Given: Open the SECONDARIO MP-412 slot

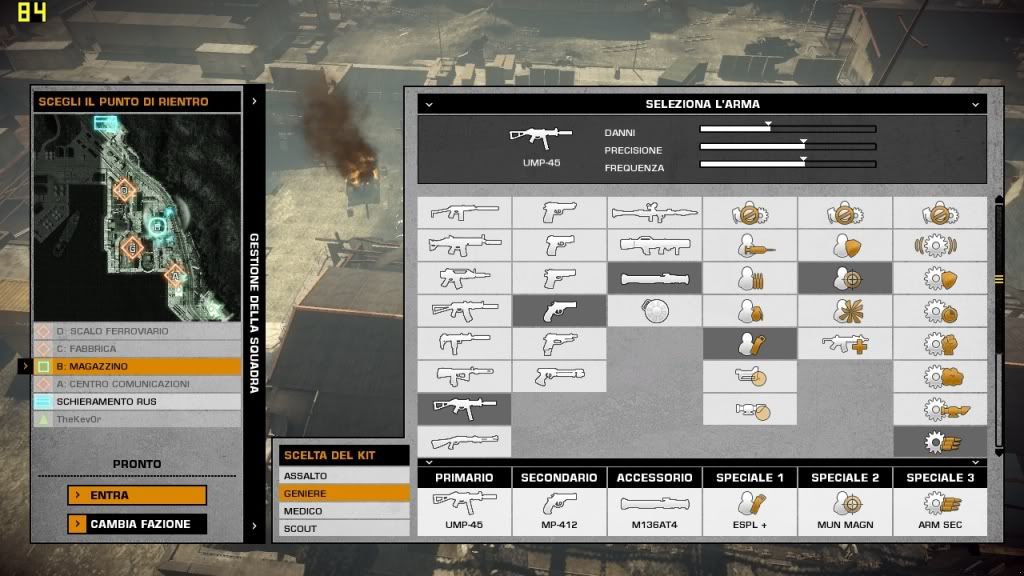Looking at the screenshot, I should (559, 508).
